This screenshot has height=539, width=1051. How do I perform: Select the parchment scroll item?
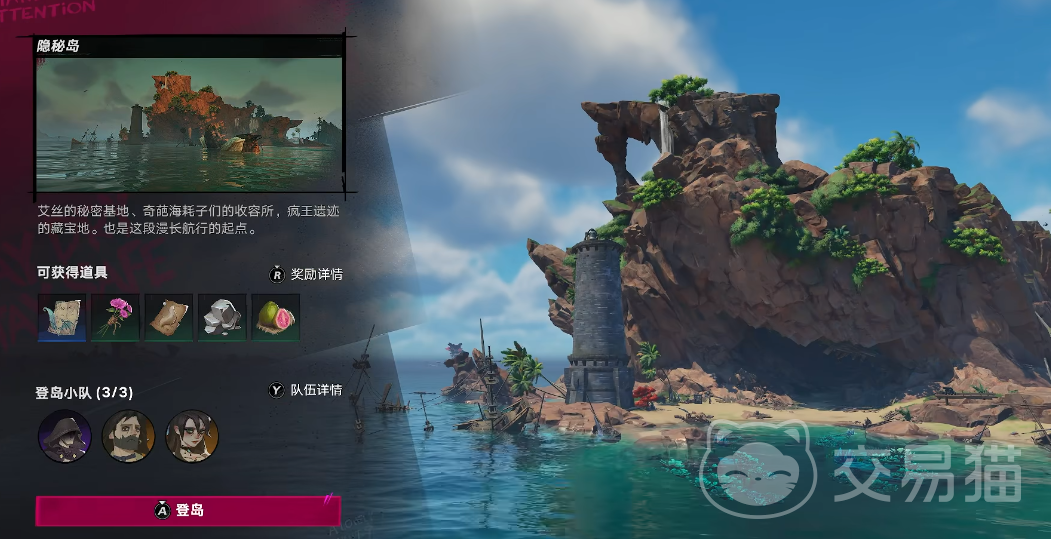pos(168,318)
